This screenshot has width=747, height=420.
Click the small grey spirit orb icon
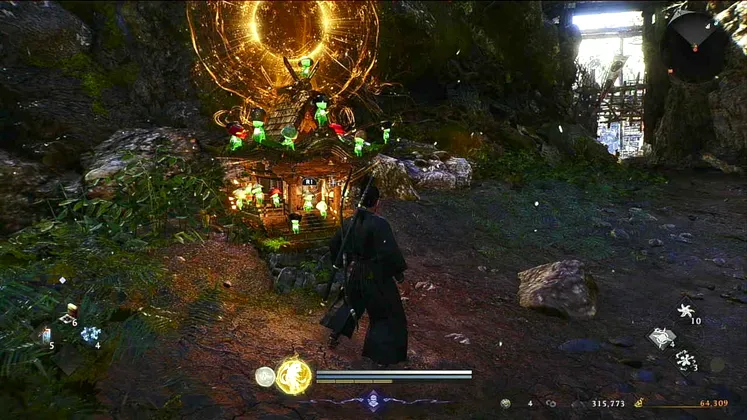click(265, 376)
